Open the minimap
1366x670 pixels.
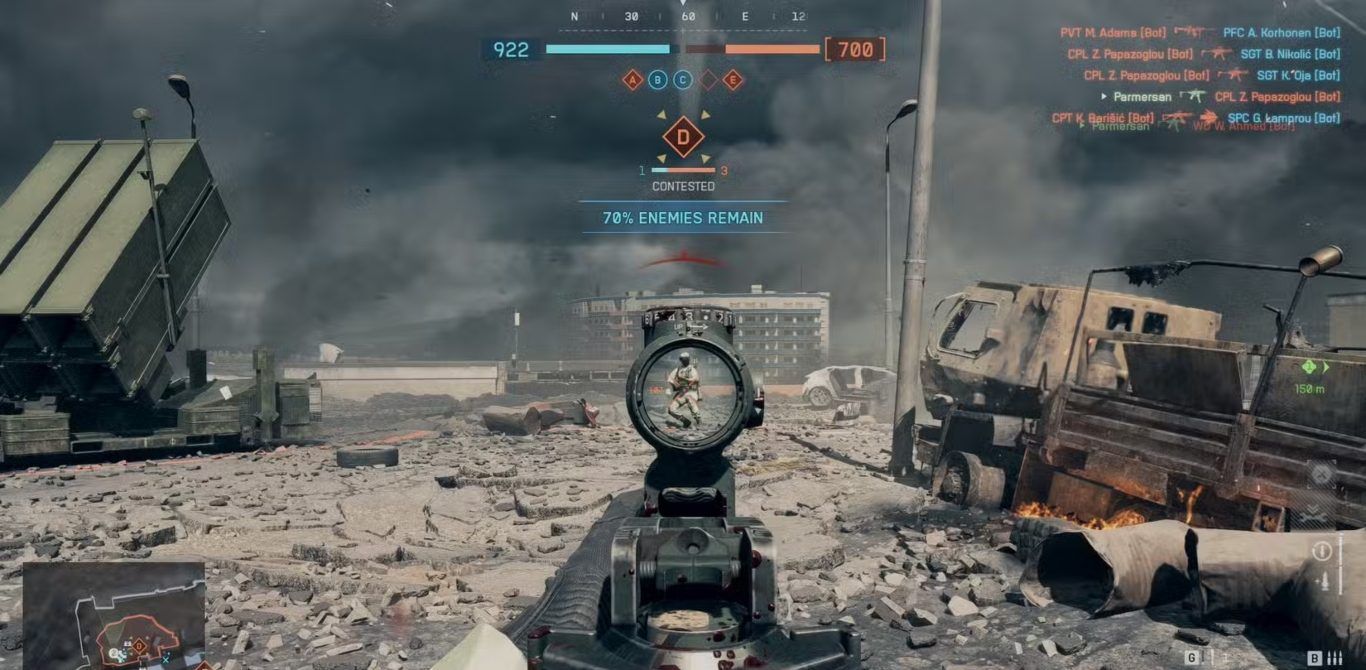click(113, 615)
